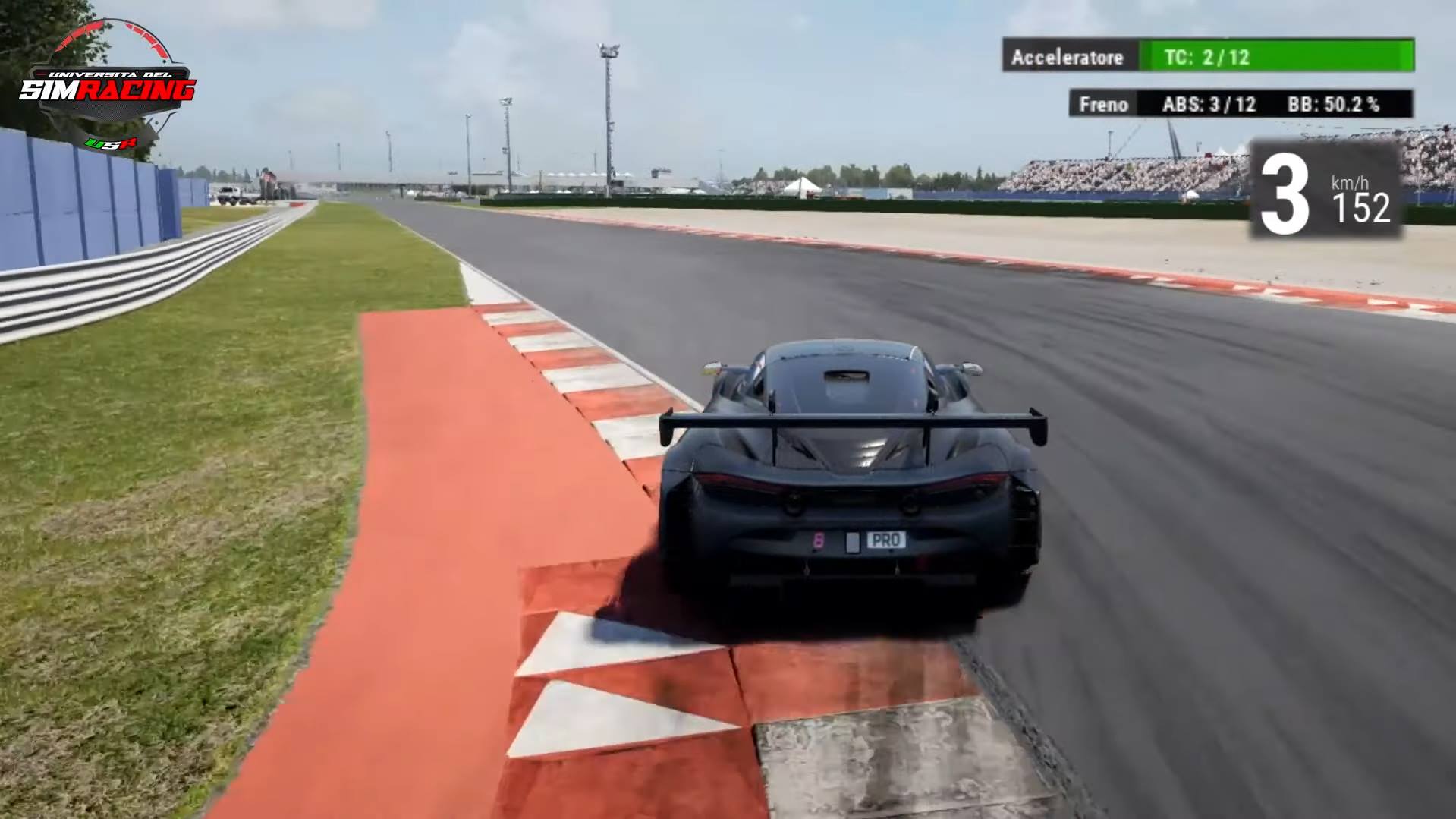Screen dimensions: 1456x819
Task: Select the Freno label
Action: click(x=1104, y=105)
